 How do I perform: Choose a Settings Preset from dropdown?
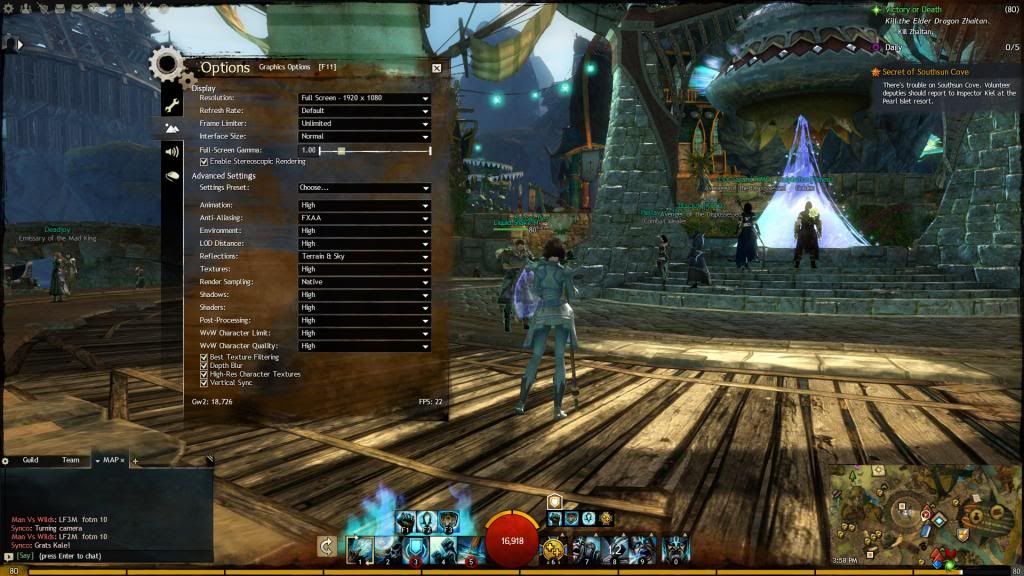coord(364,188)
